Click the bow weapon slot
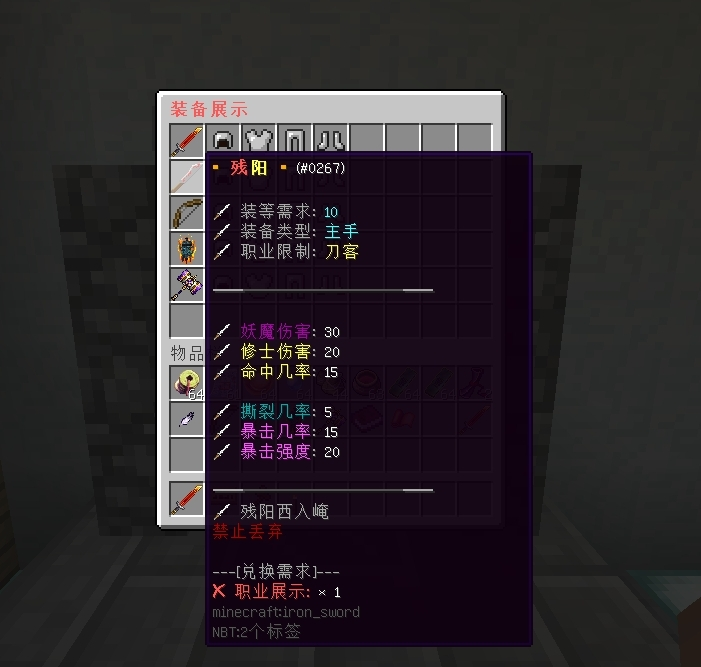 (x=187, y=213)
